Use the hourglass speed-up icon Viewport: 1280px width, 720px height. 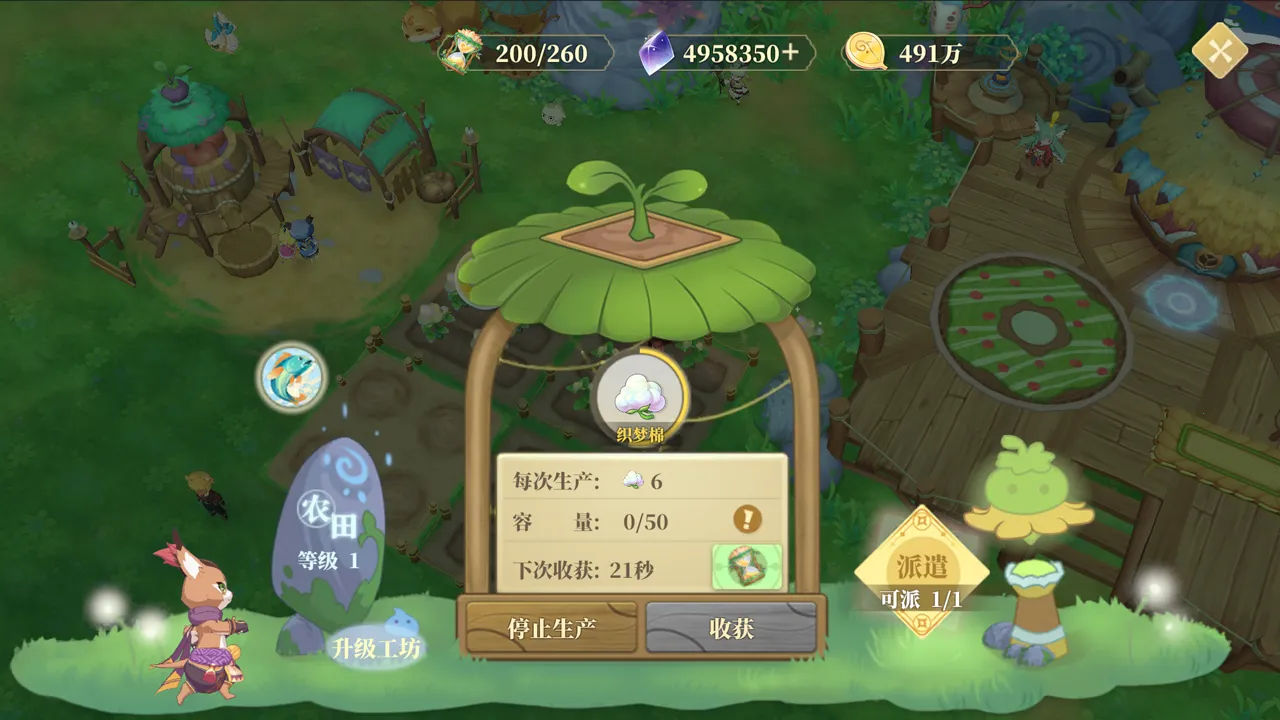746,567
